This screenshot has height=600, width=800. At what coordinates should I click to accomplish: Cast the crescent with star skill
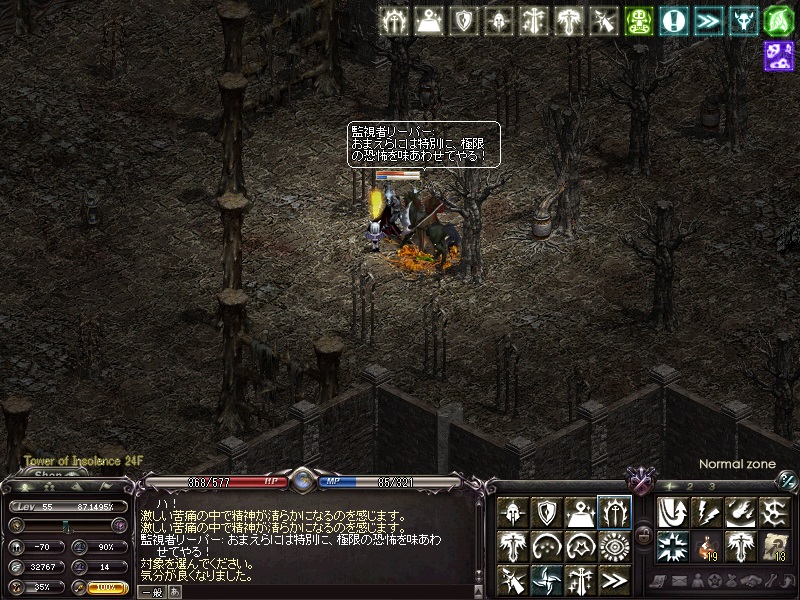[x=580, y=546]
